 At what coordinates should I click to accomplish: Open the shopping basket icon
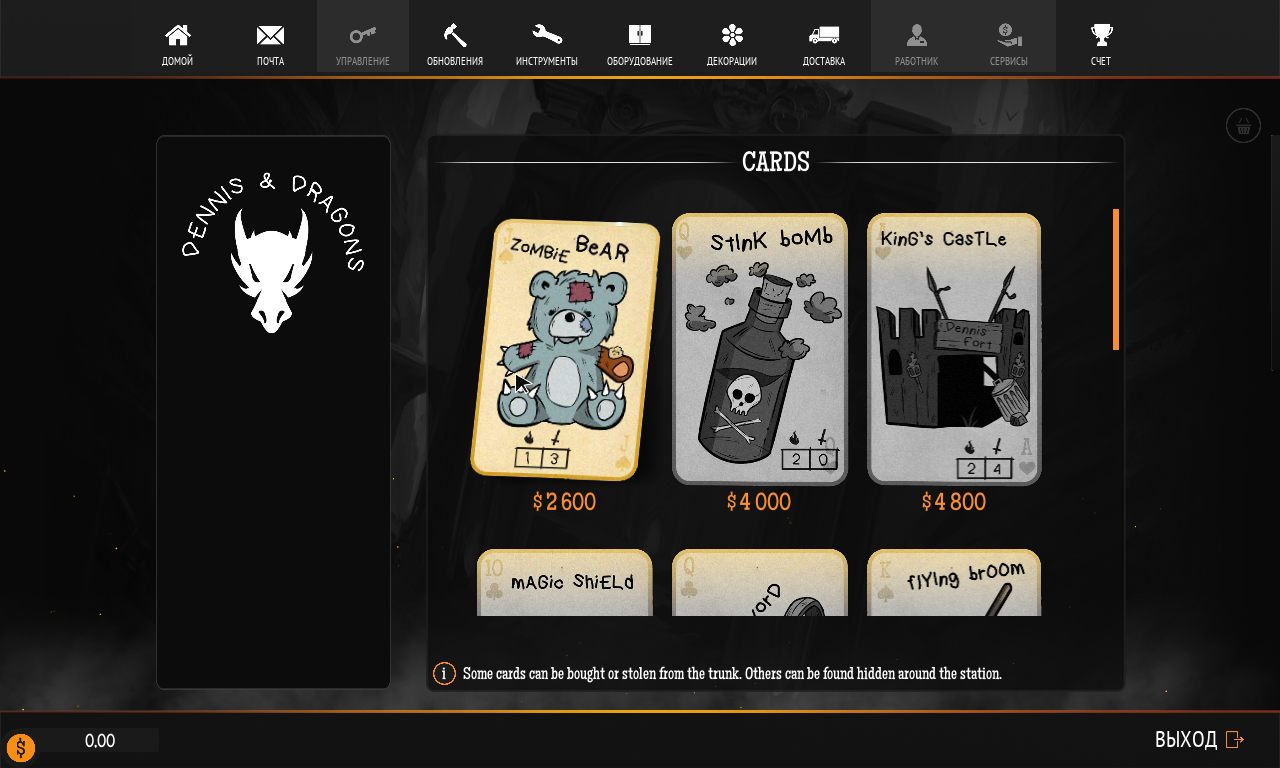pos(1243,126)
